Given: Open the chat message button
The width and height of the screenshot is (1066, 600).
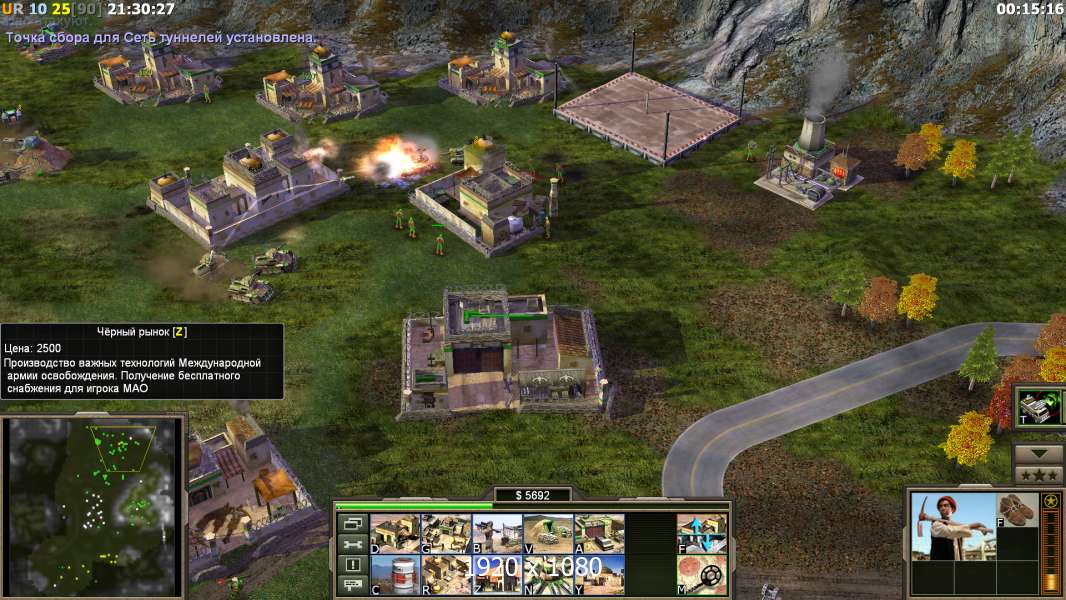Looking at the screenshot, I should tap(352, 586).
